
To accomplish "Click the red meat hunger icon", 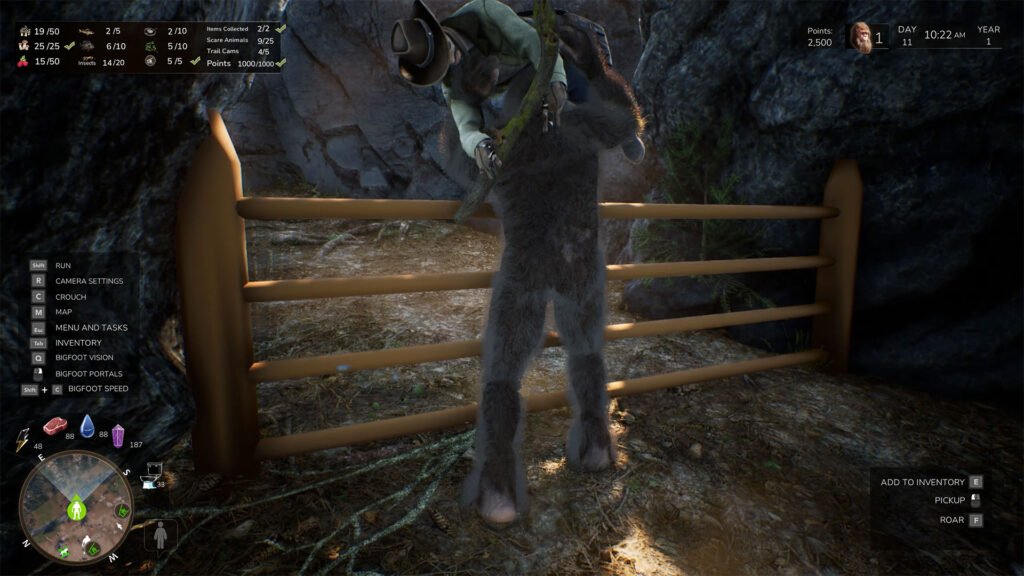I will [x=55, y=426].
